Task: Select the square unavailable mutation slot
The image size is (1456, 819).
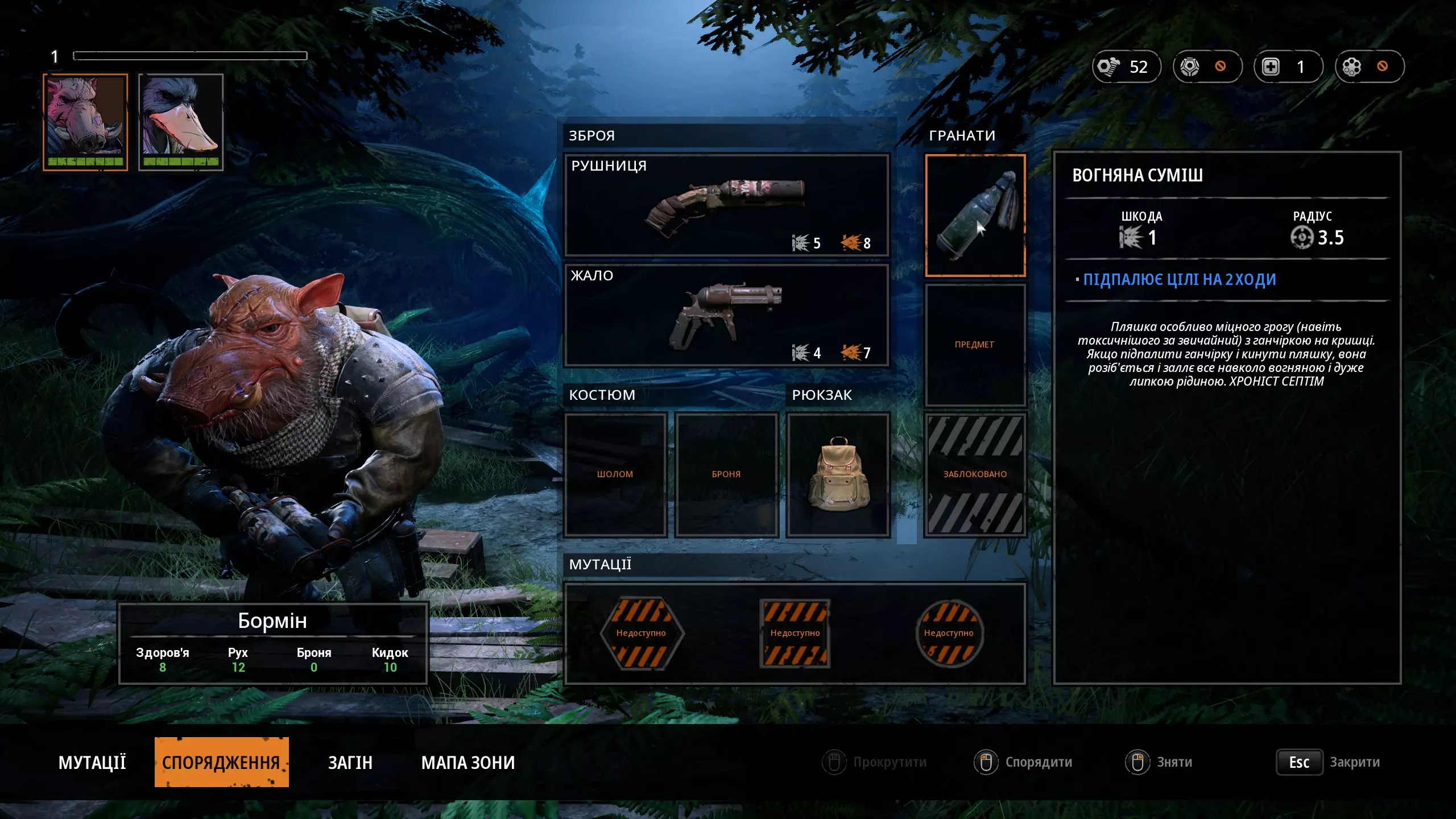Action: point(795,633)
